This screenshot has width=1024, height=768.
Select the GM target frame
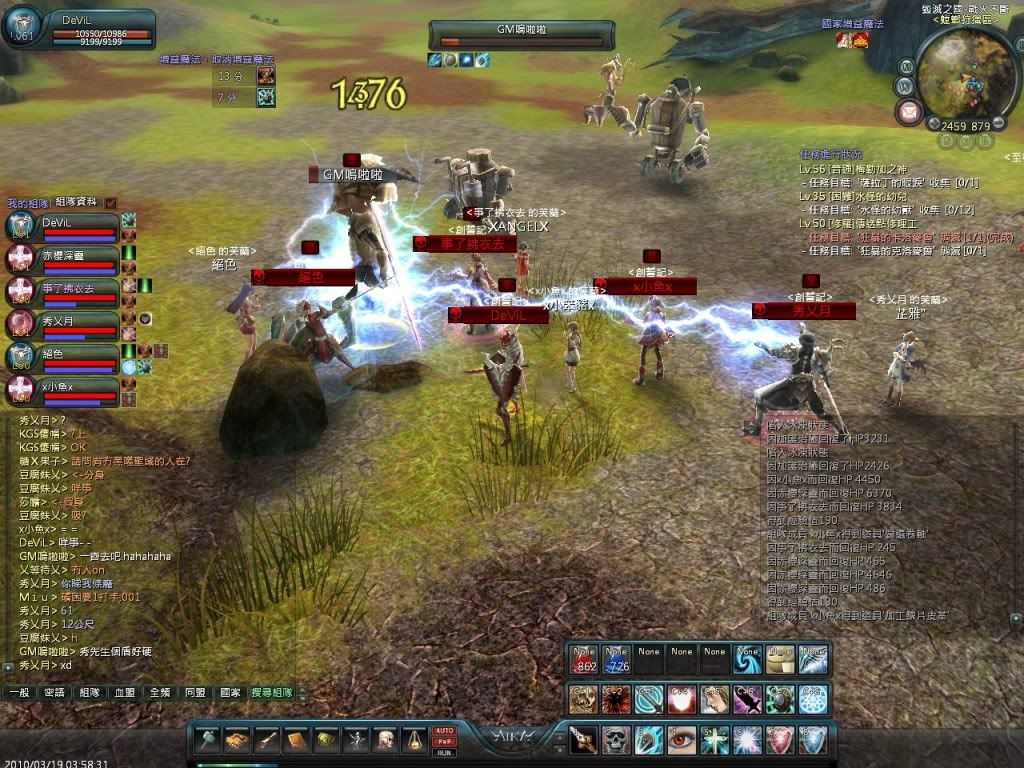pos(520,35)
